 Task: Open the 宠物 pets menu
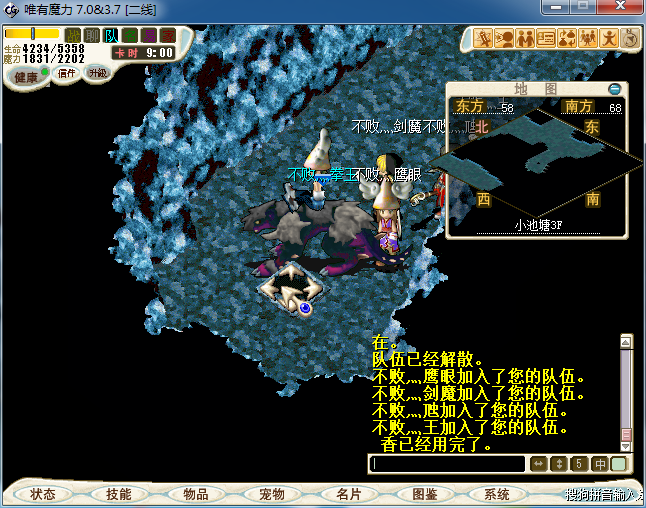coord(271,494)
